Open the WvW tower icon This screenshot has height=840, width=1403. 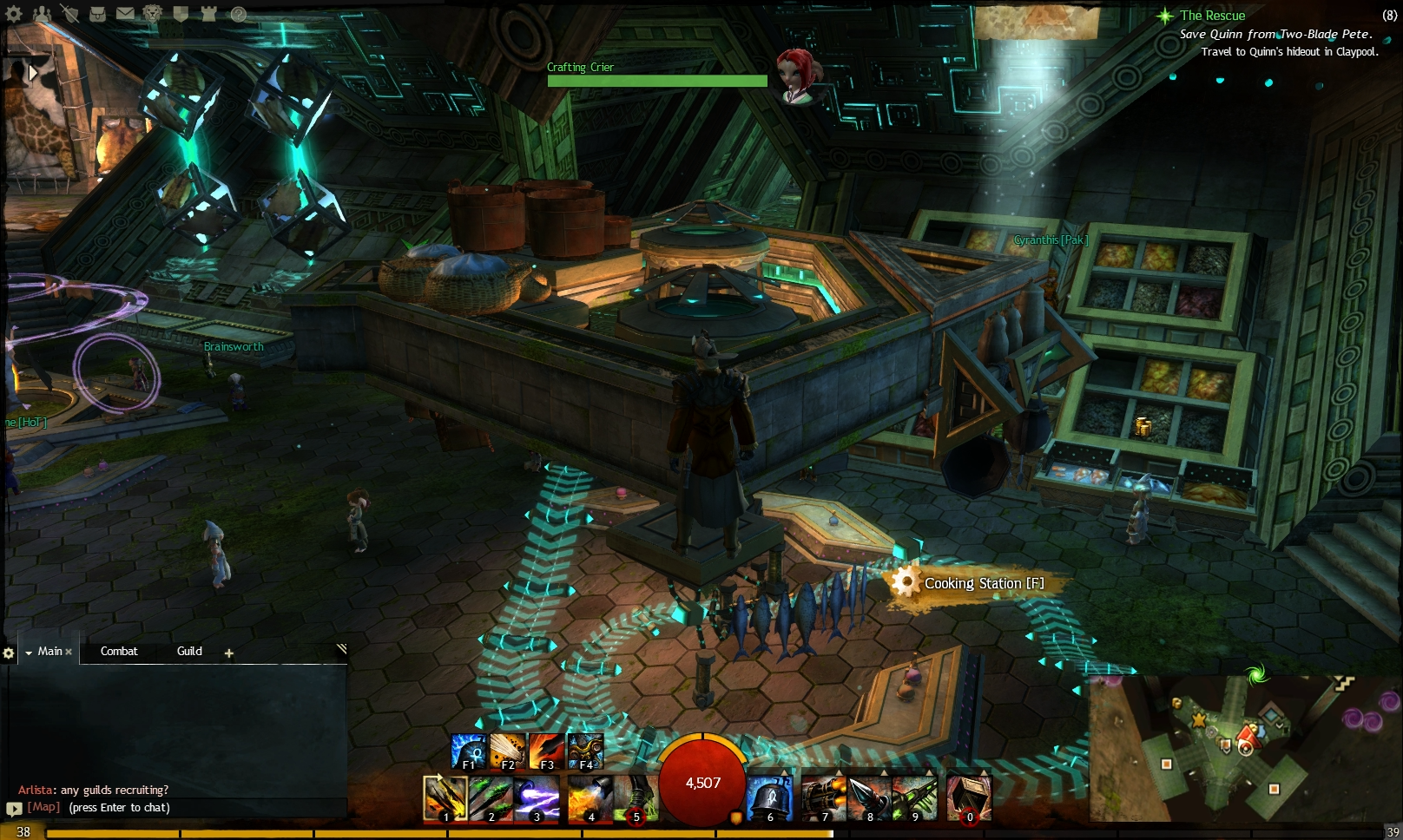pos(208,12)
